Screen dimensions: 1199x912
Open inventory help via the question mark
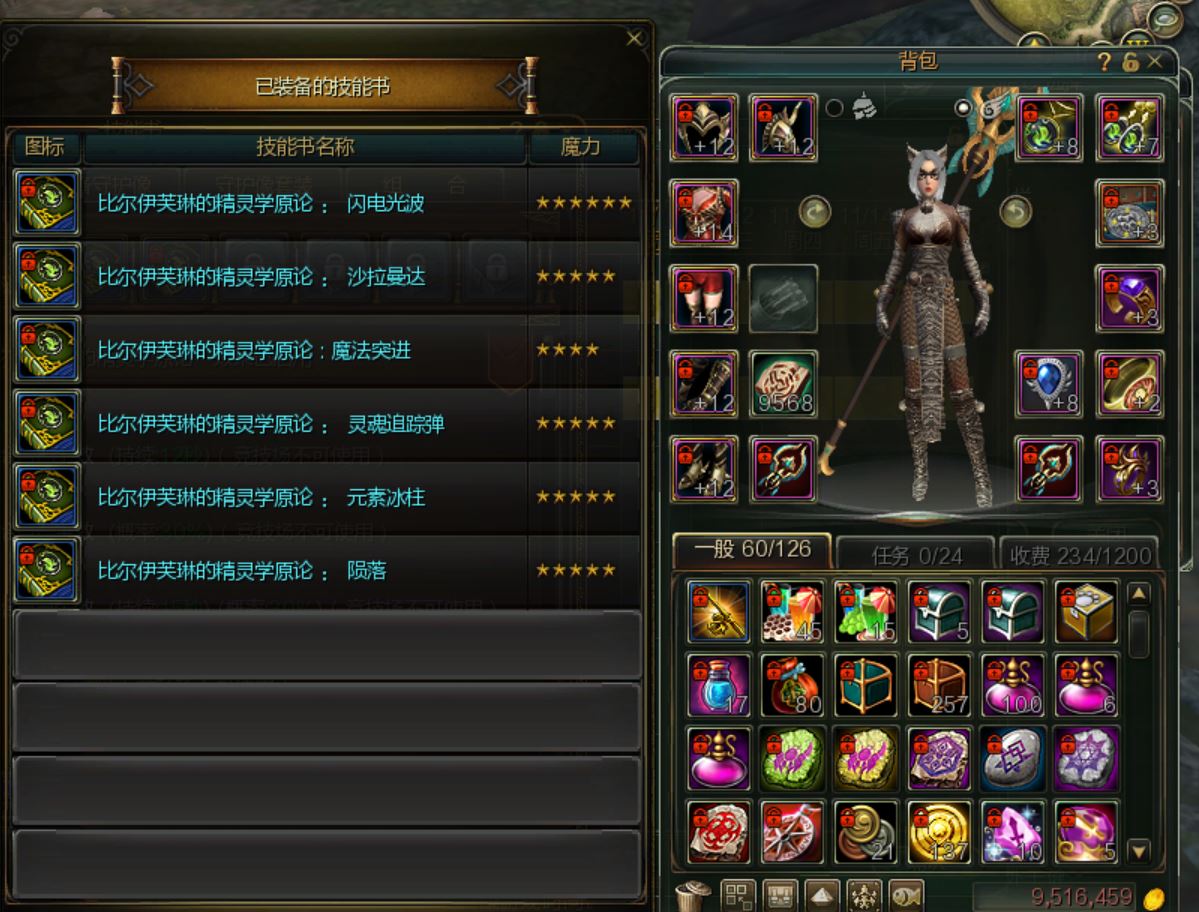tap(1105, 62)
